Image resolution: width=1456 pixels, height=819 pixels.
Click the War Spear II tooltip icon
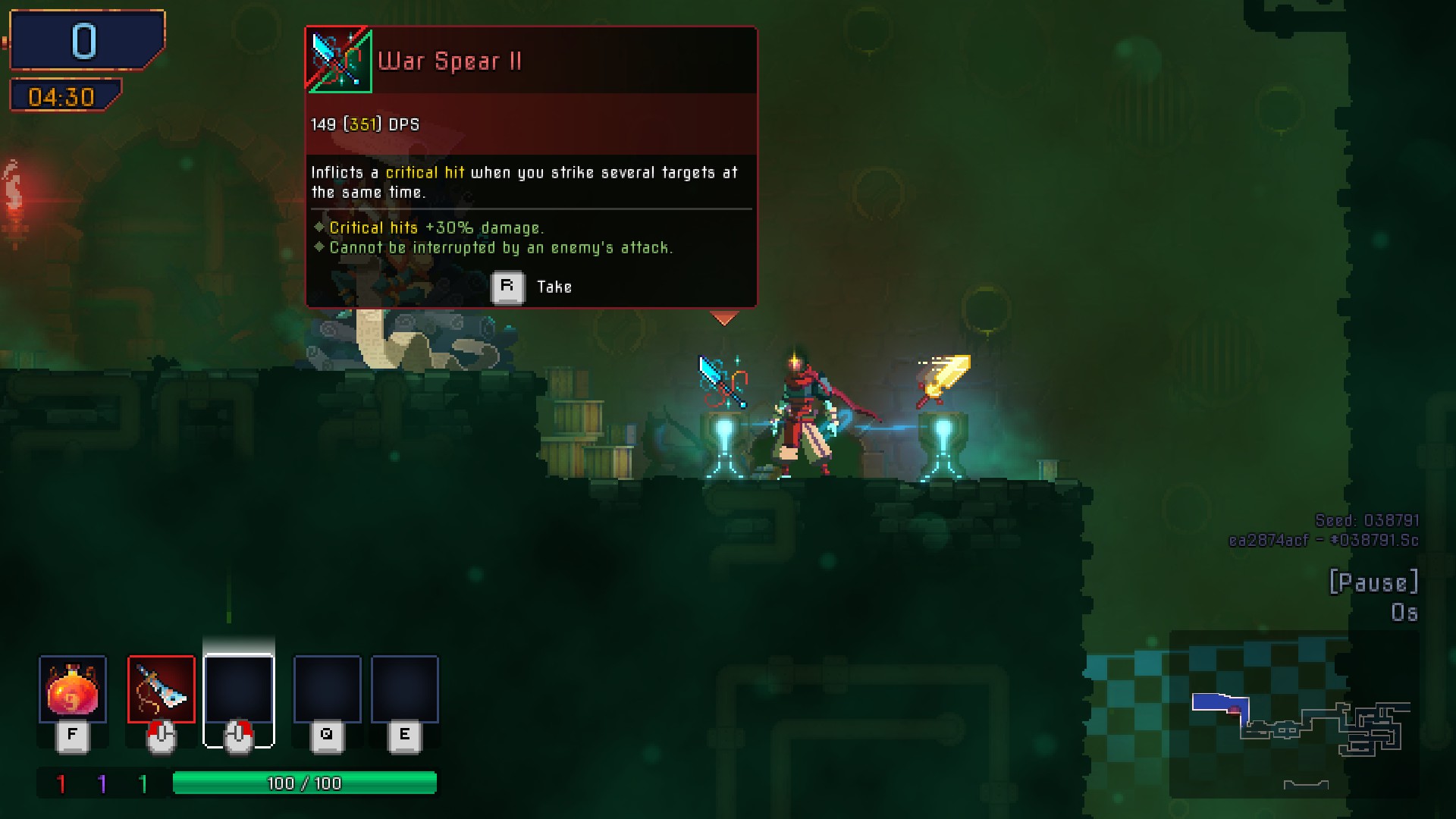[338, 60]
